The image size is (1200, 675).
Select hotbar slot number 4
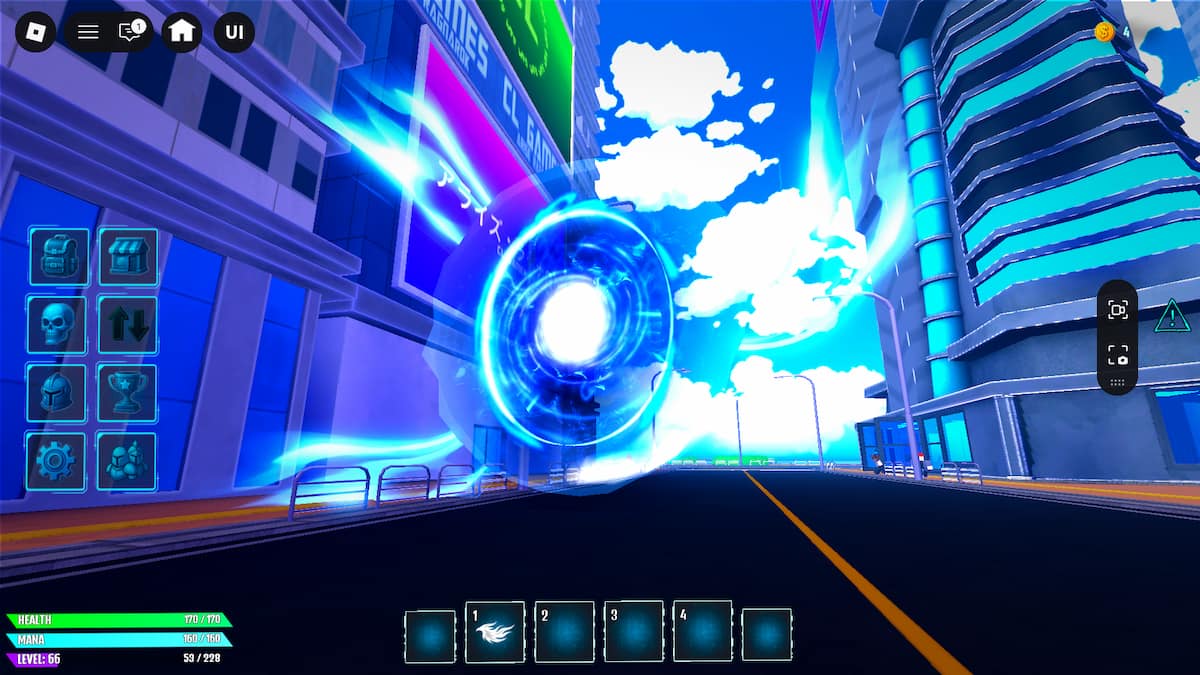pyautogui.click(x=702, y=631)
